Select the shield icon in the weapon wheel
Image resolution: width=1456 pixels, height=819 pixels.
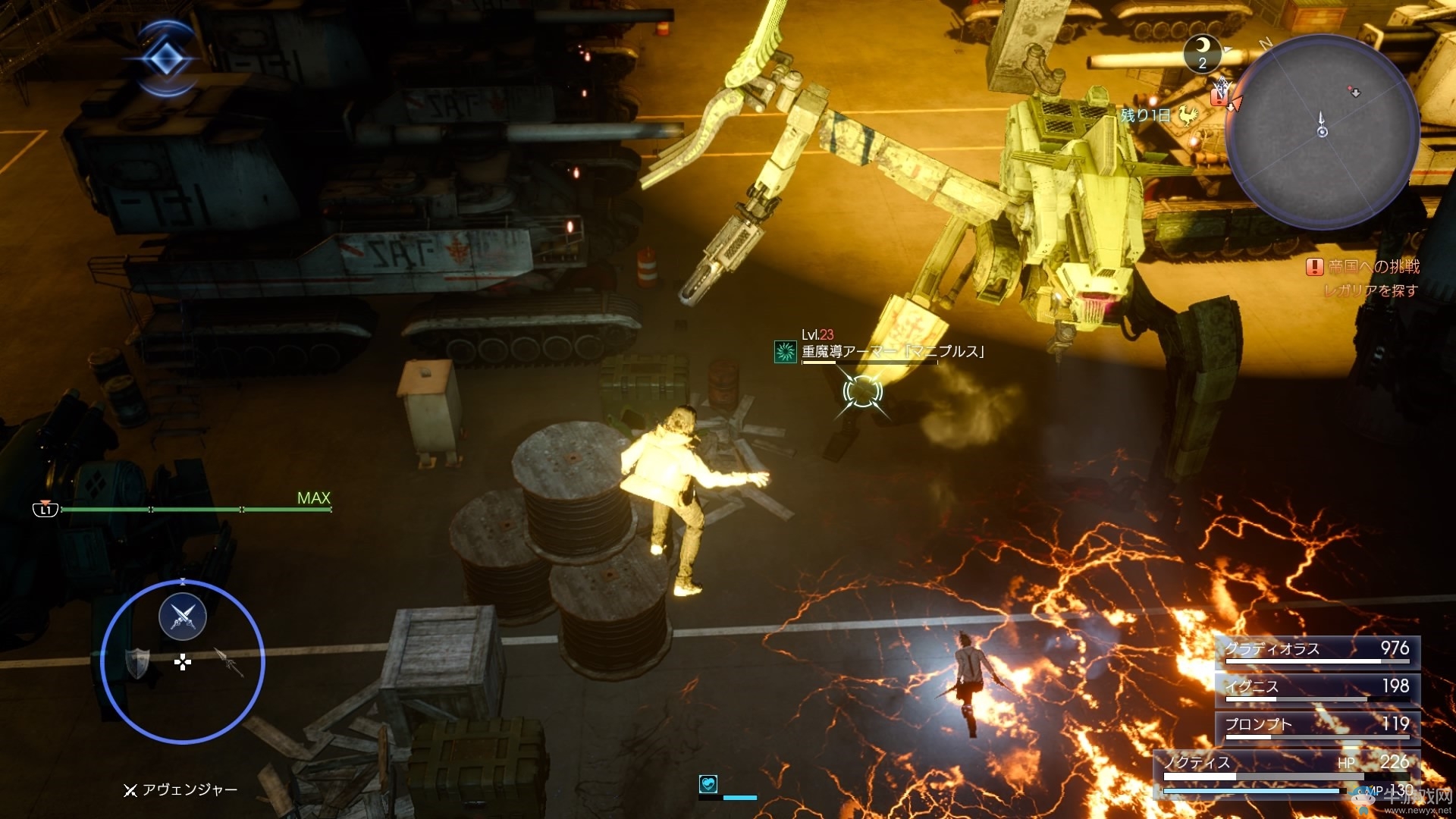[x=137, y=664]
